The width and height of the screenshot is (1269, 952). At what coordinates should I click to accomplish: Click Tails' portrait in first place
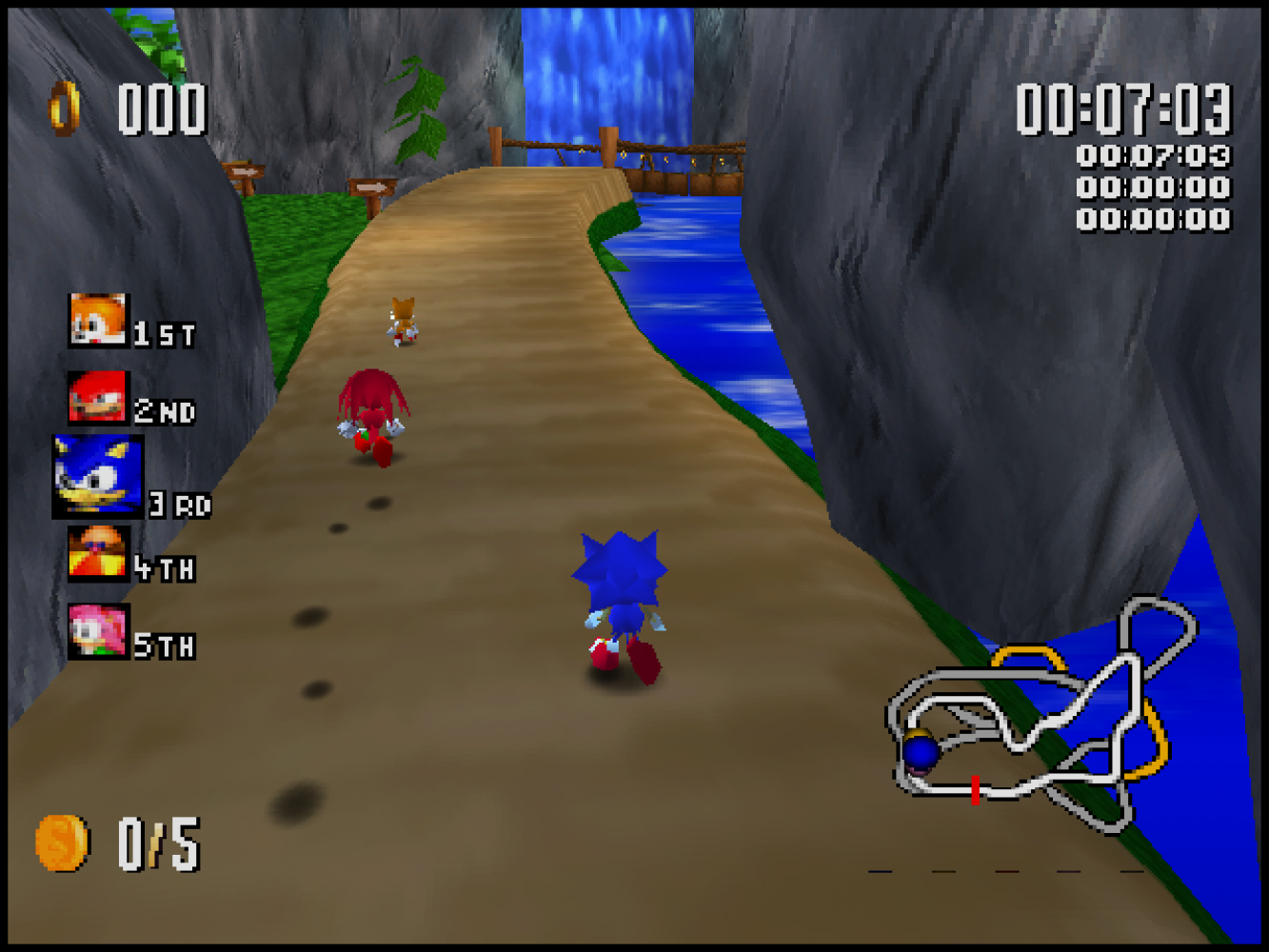pyautogui.click(x=97, y=321)
